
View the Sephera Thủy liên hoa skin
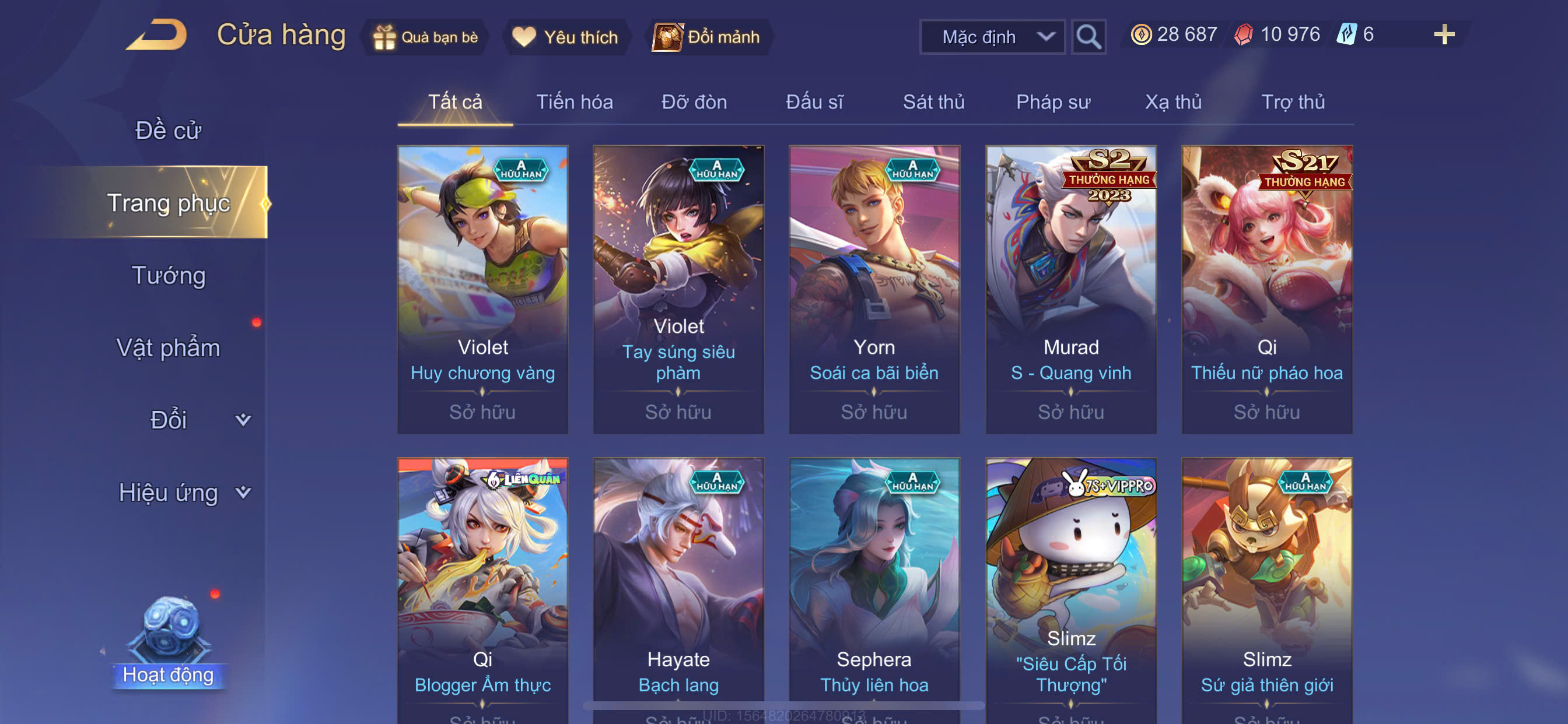point(874,584)
